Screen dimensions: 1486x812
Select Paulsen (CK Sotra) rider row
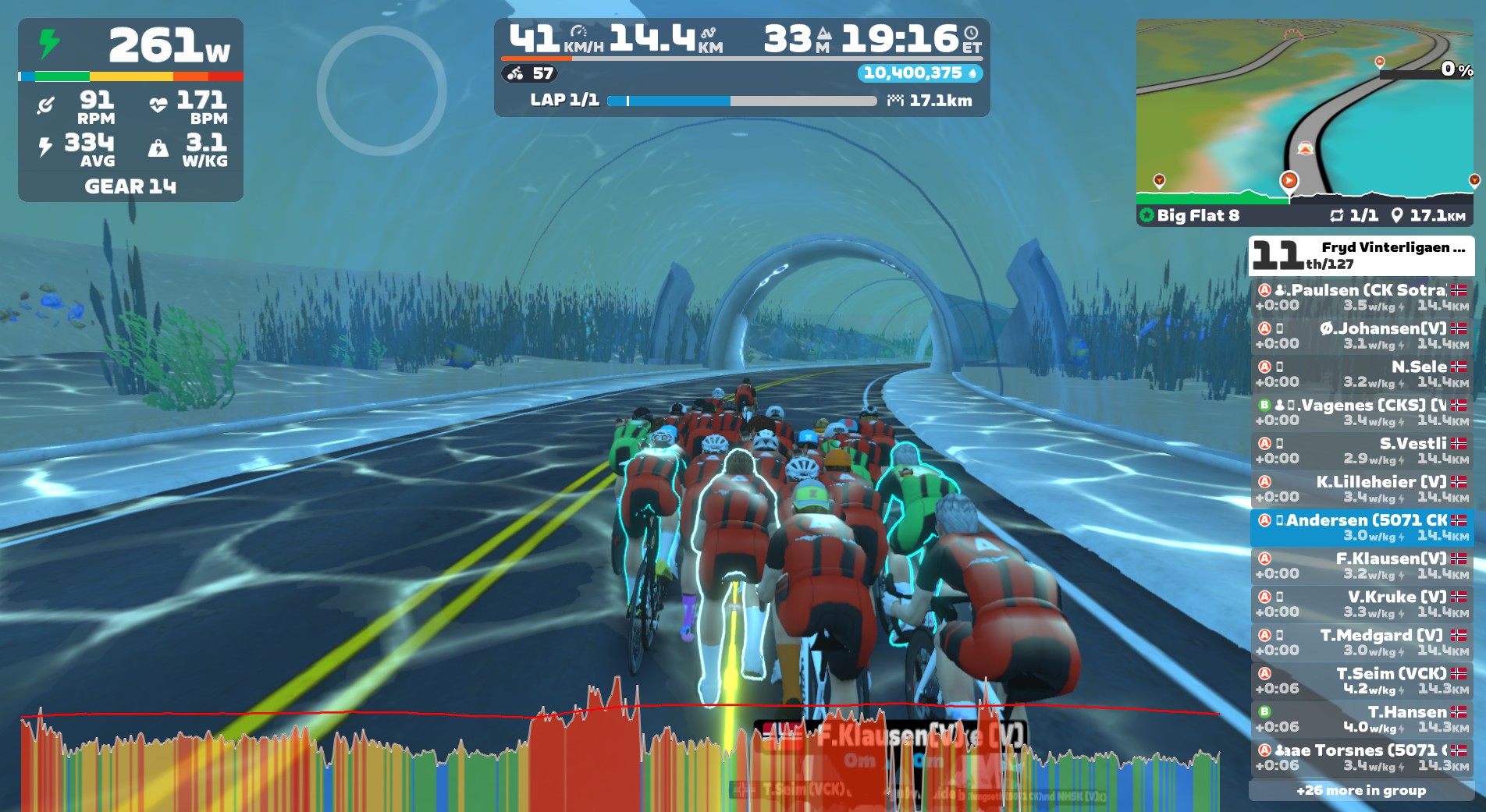(1361, 297)
